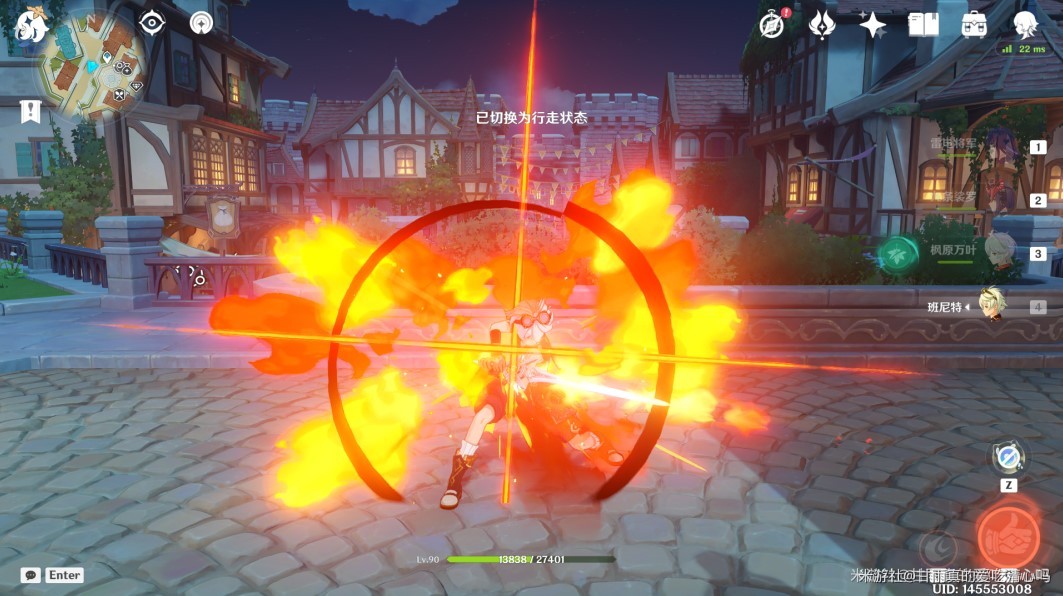Open the Adventurer Handbook book icon
This screenshot has height=596, width=1063.
click(x=923, y=25)
